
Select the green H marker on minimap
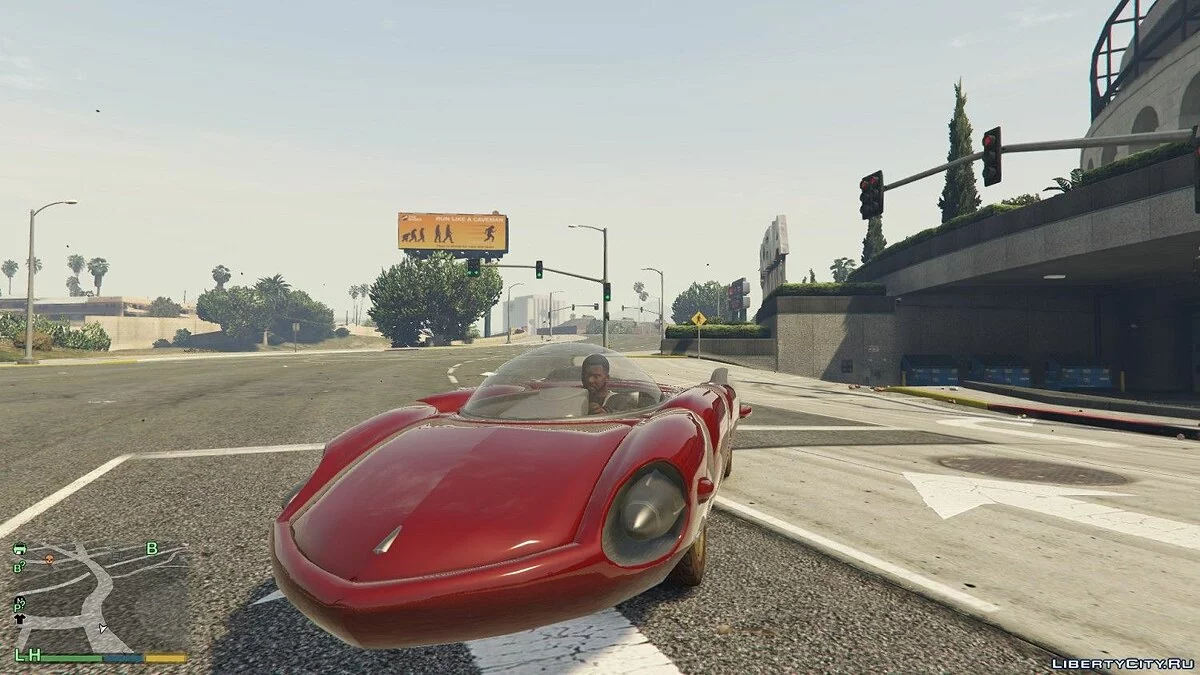coord(33,655)
